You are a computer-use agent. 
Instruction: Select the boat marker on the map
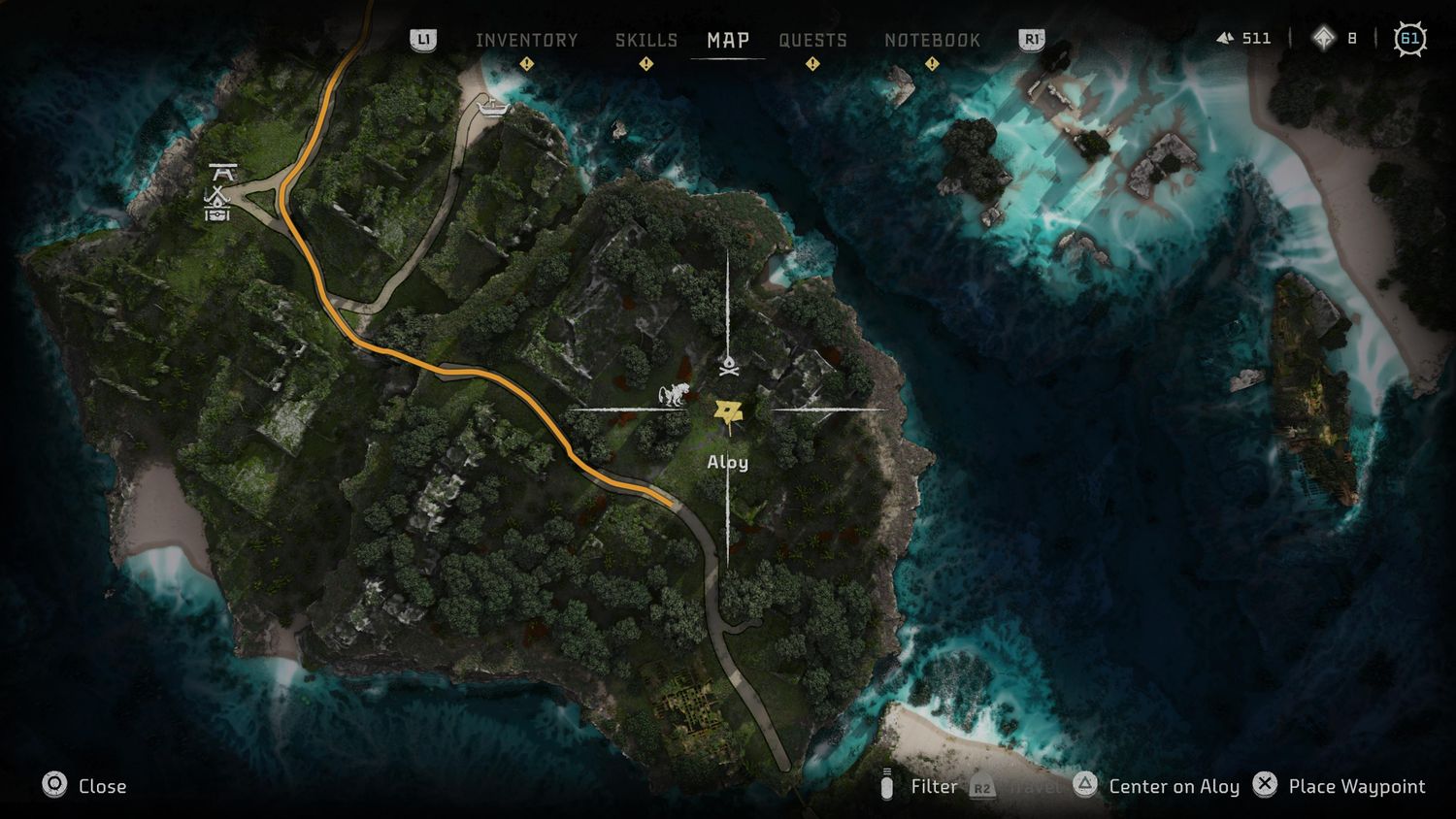(493, 105)
